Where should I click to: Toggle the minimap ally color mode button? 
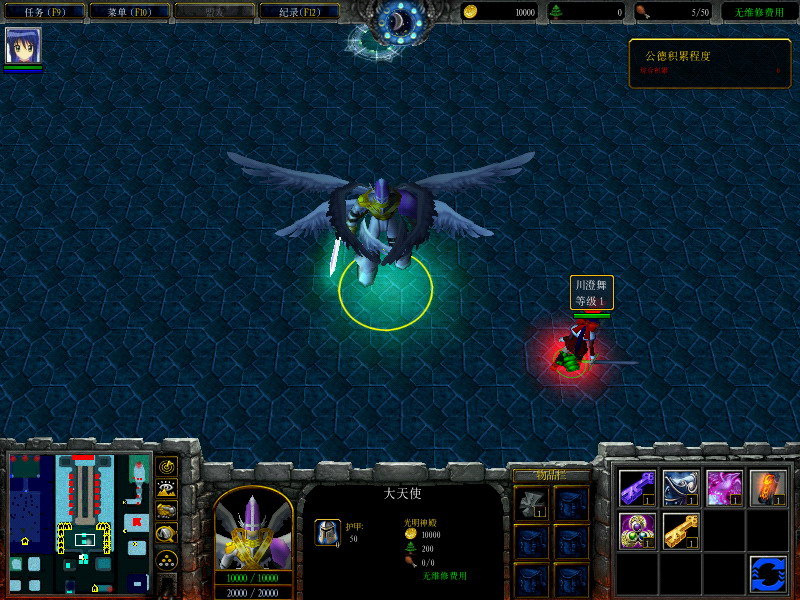(167, 511)
